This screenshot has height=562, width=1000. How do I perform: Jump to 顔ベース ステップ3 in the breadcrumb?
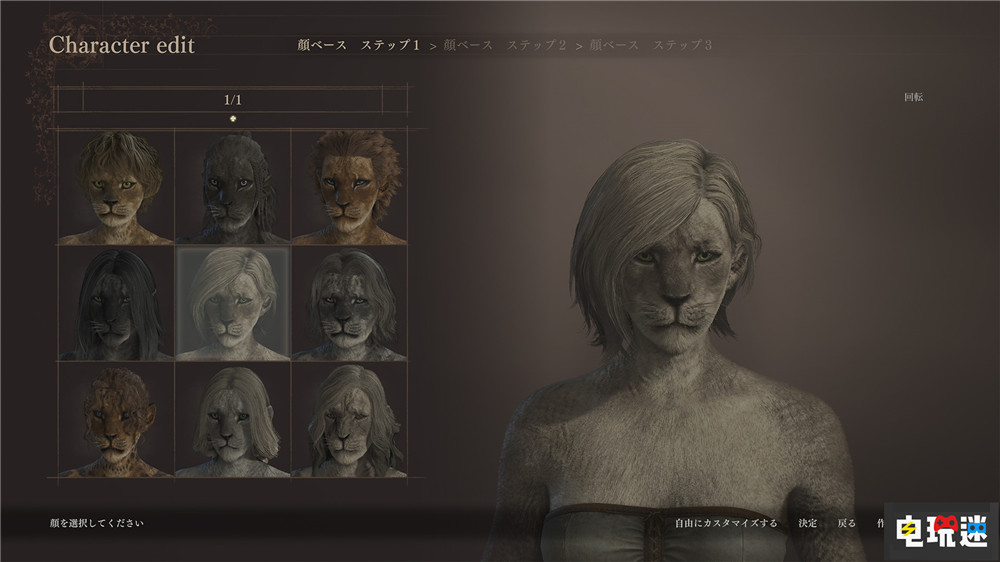651,45
